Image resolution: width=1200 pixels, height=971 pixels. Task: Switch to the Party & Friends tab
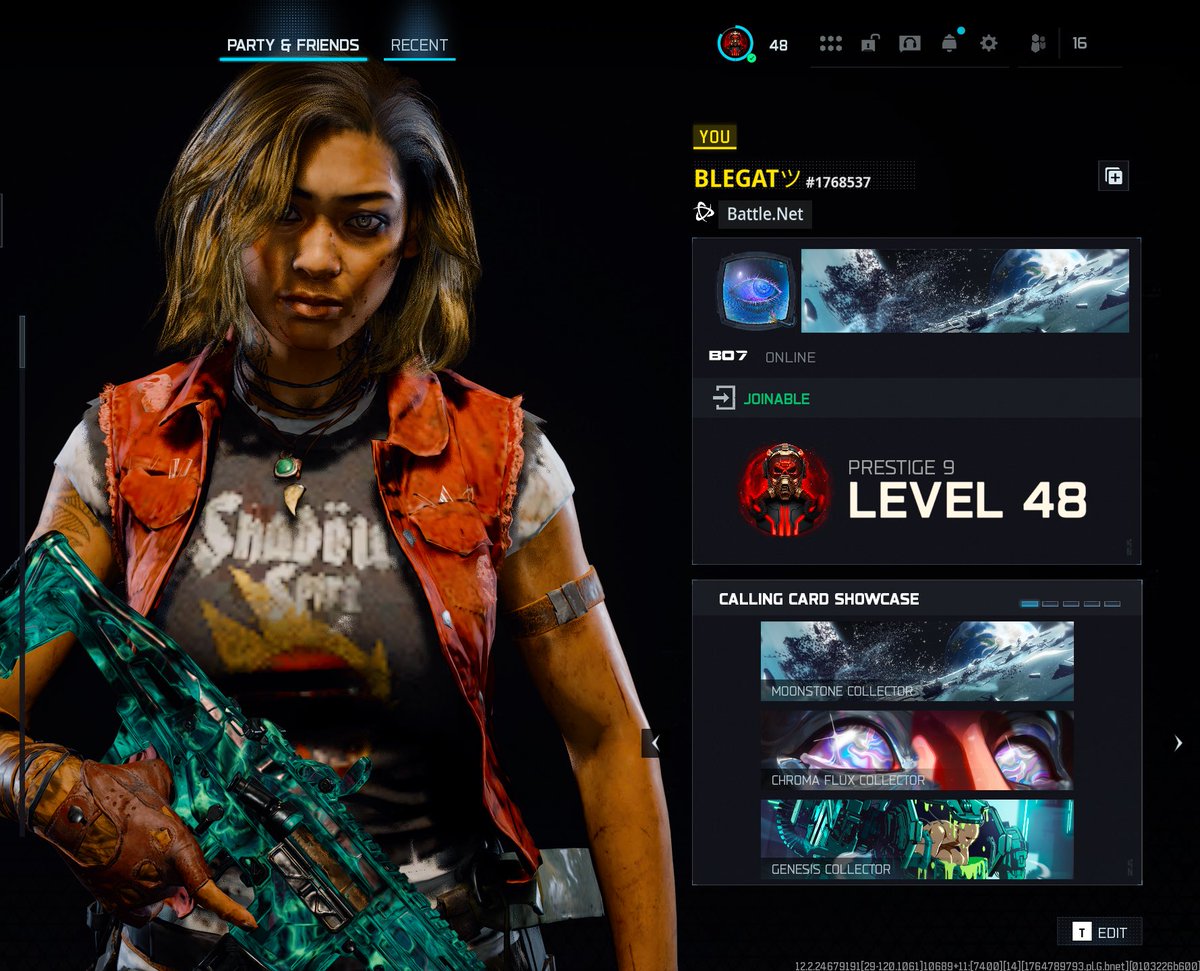tap(293, 45)
